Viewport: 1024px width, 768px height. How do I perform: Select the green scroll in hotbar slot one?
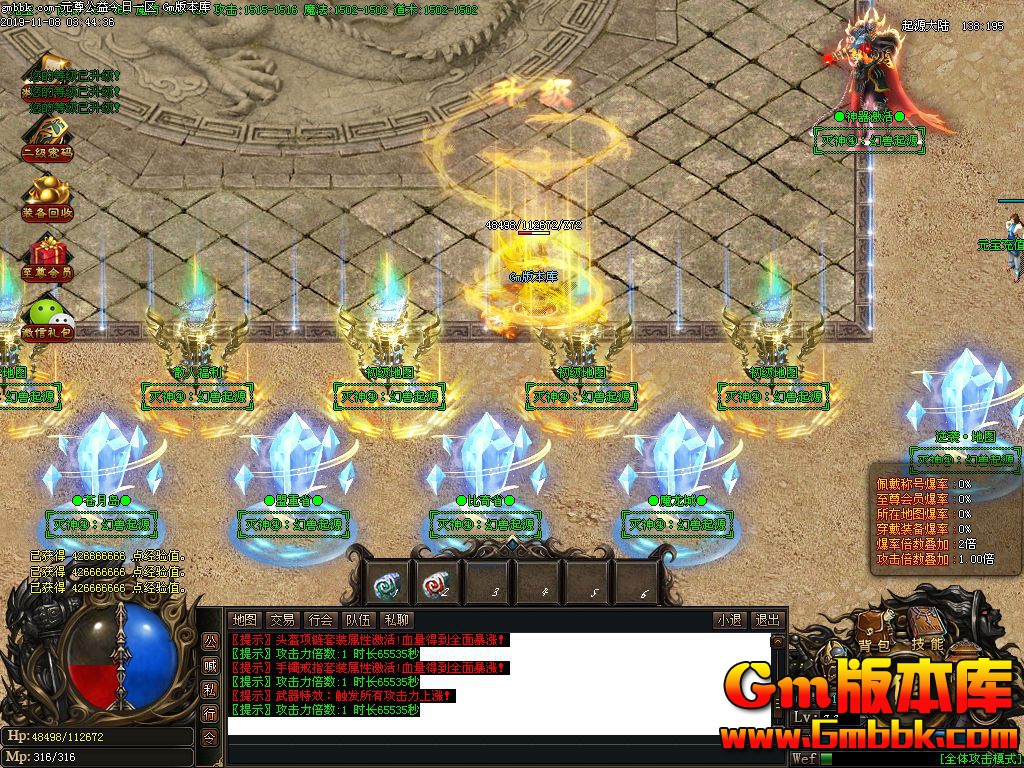click(x=387, y=583)
